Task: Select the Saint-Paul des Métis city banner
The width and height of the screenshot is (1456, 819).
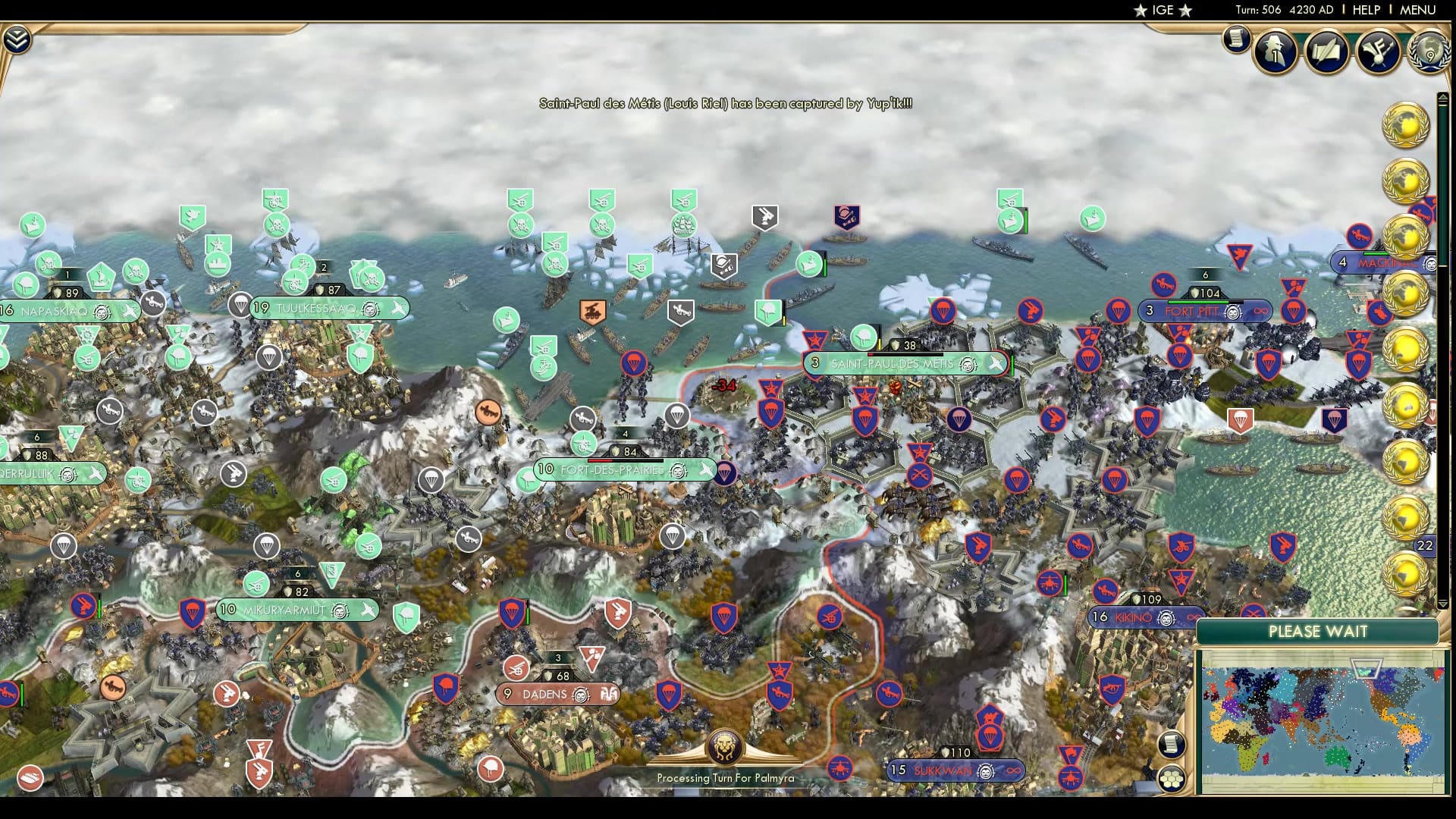Action: pyautogui.click(x=902, y=363)
